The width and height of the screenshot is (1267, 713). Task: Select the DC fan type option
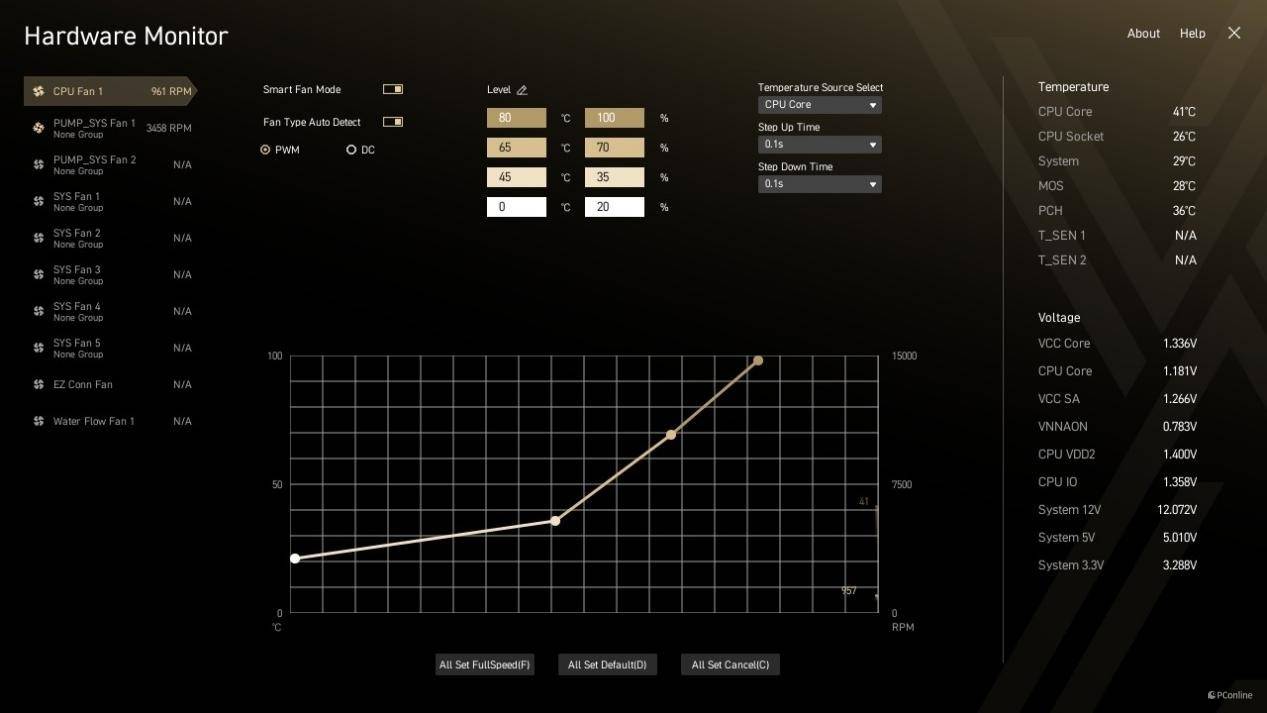[351, 150]
